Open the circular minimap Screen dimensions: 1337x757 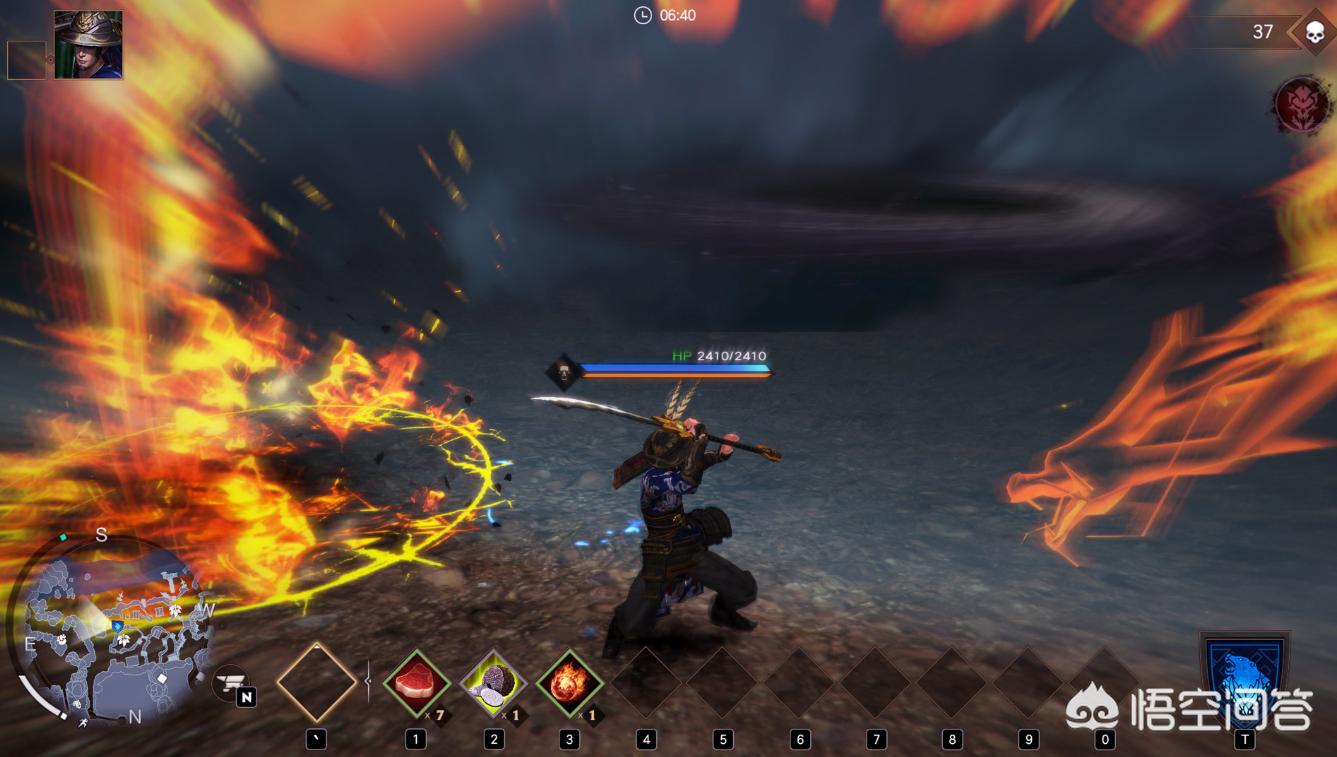click(x=112, y=632)
